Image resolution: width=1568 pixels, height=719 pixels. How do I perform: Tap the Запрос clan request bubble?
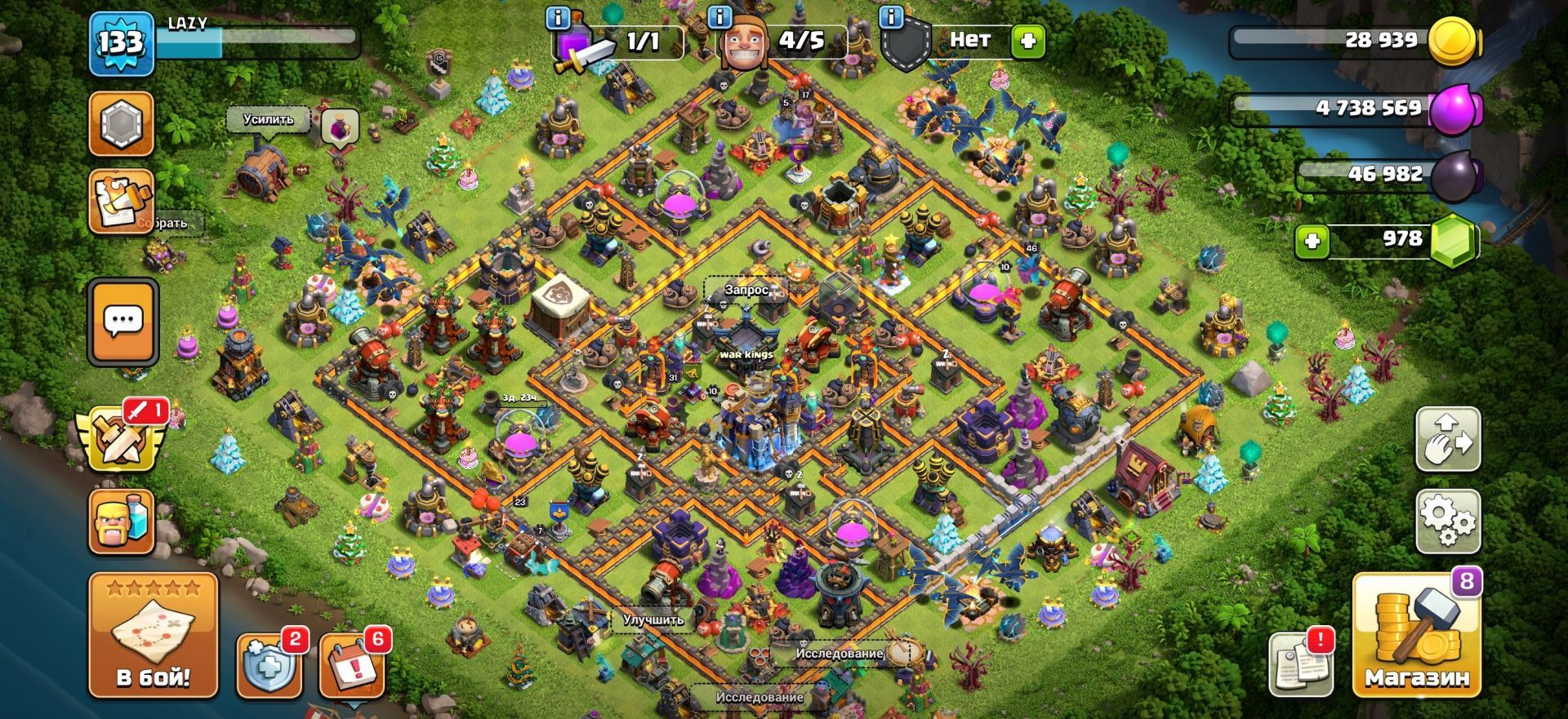pos(746,290)
